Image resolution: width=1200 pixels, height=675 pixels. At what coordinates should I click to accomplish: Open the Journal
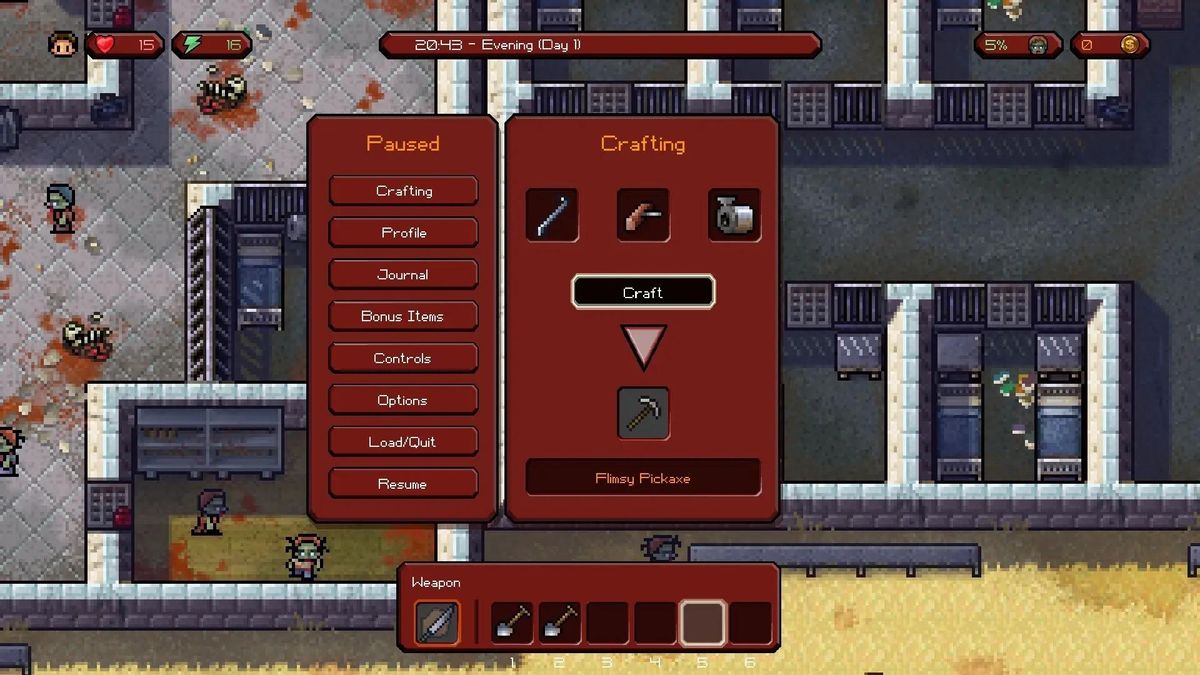(x=403, y=275)
